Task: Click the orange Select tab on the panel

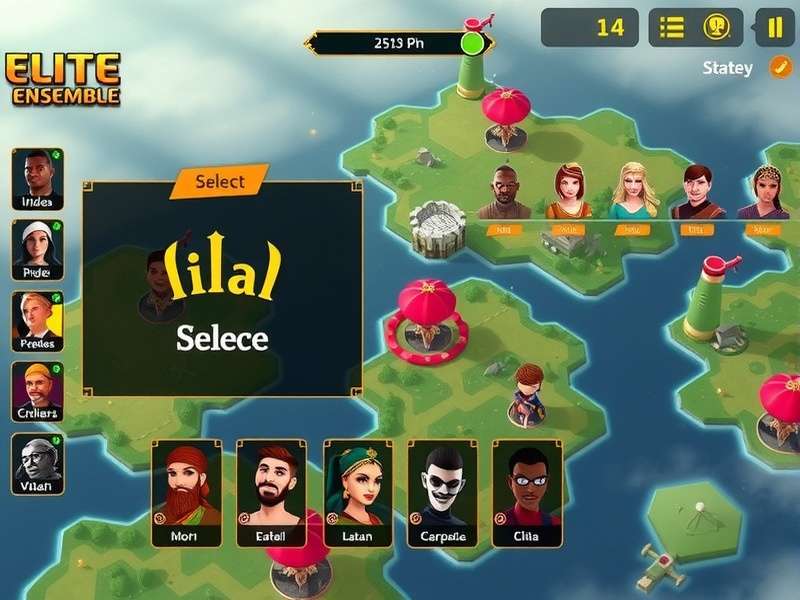Action: tap(220, 181)
